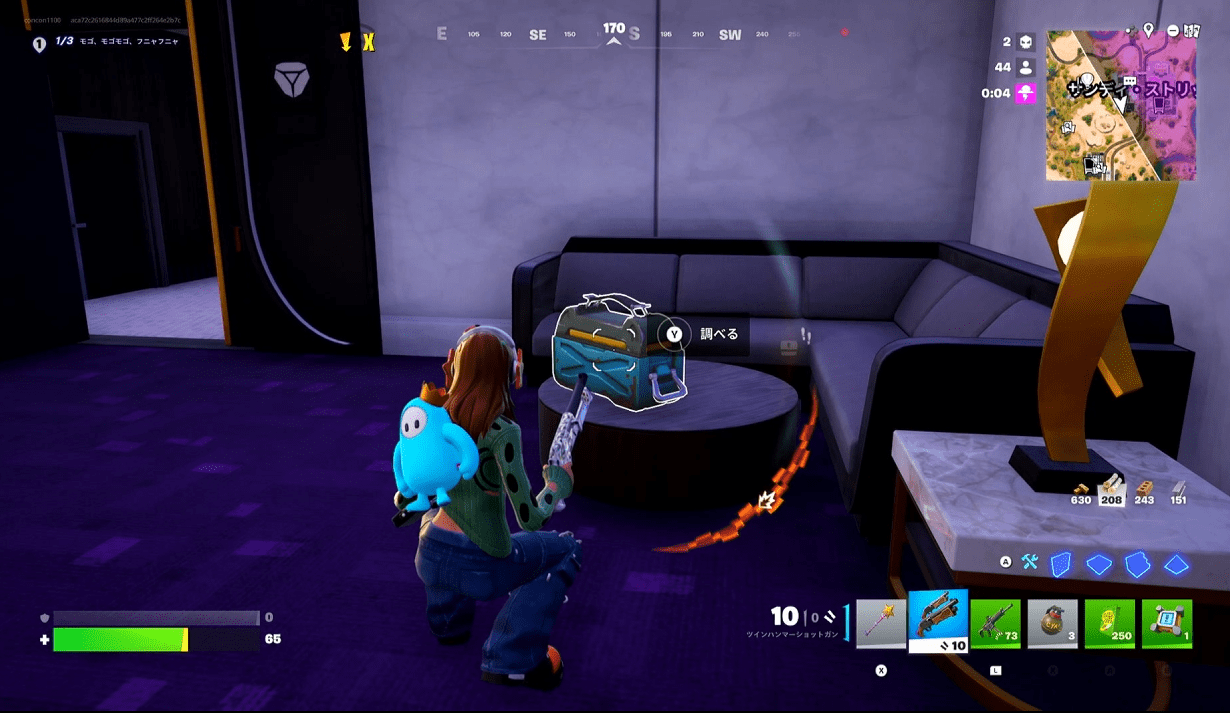Click the hot air balloon marker on minimap
1230x713 pixels.
(1087, 79)
